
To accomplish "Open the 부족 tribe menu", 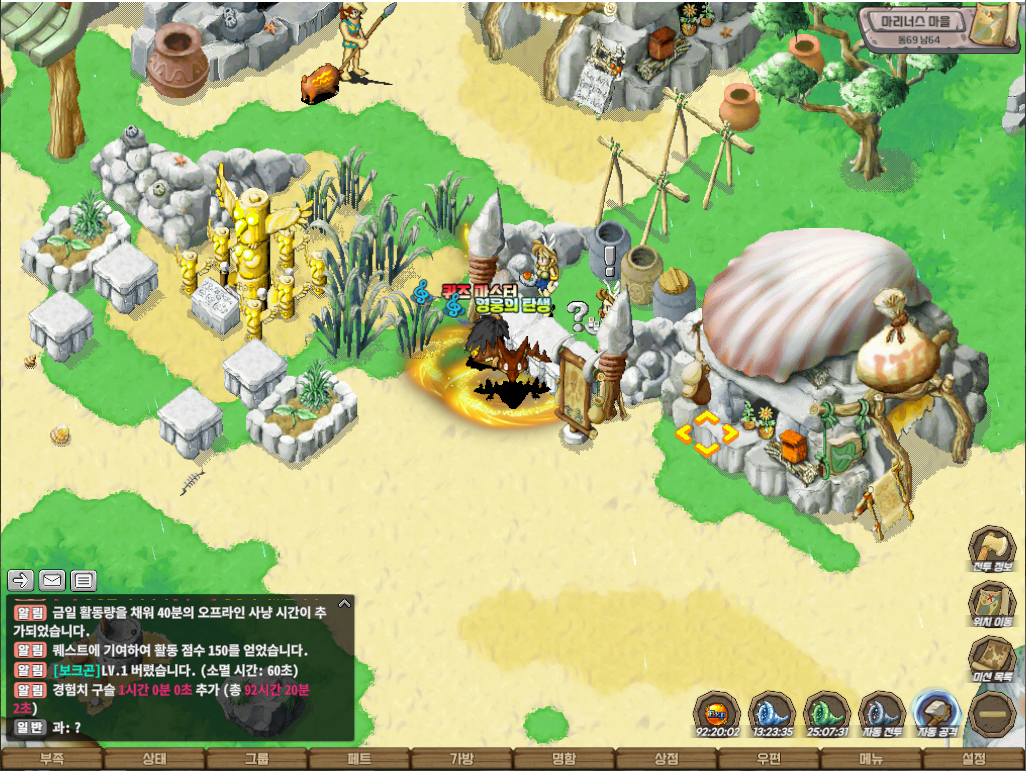I will [51, 759].
